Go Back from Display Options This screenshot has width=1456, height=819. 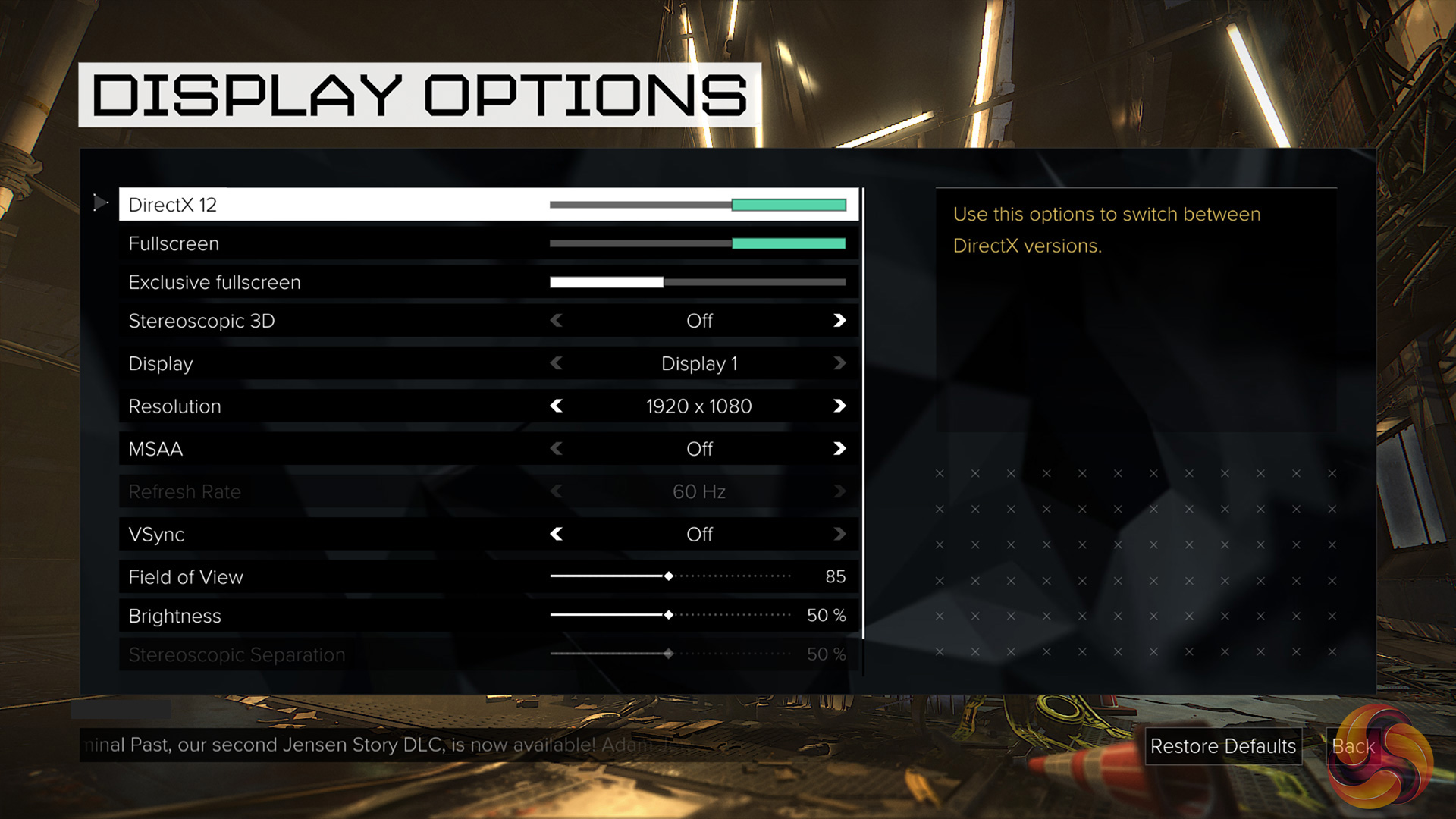(x=1353, y=746)
